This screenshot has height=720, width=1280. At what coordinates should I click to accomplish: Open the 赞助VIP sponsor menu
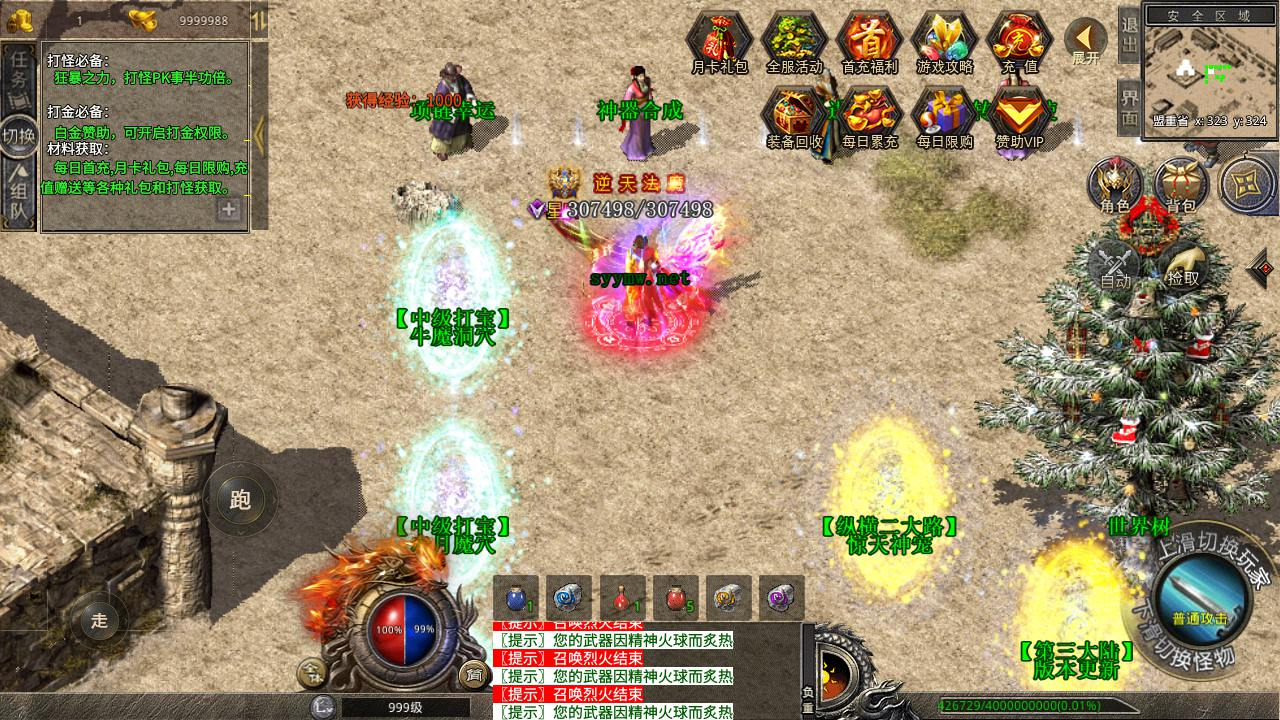(1019, 115)
